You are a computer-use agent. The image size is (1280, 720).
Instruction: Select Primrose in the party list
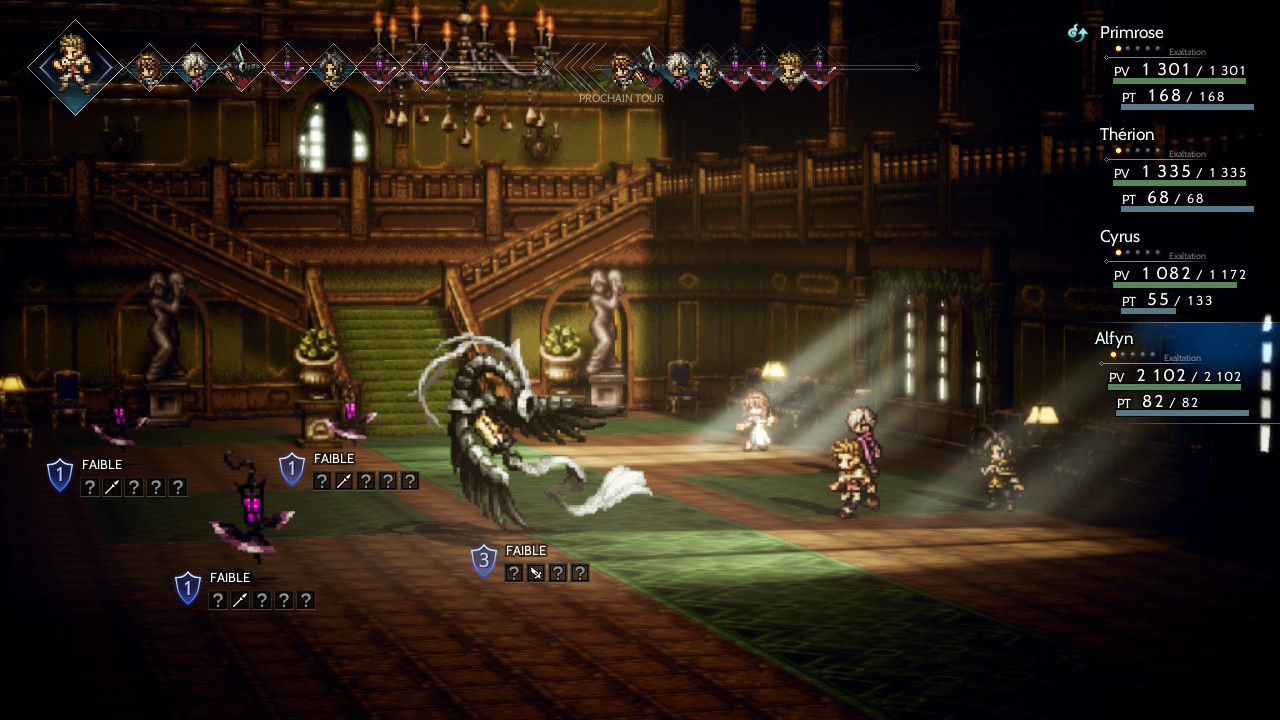(x=1131, y=33)
